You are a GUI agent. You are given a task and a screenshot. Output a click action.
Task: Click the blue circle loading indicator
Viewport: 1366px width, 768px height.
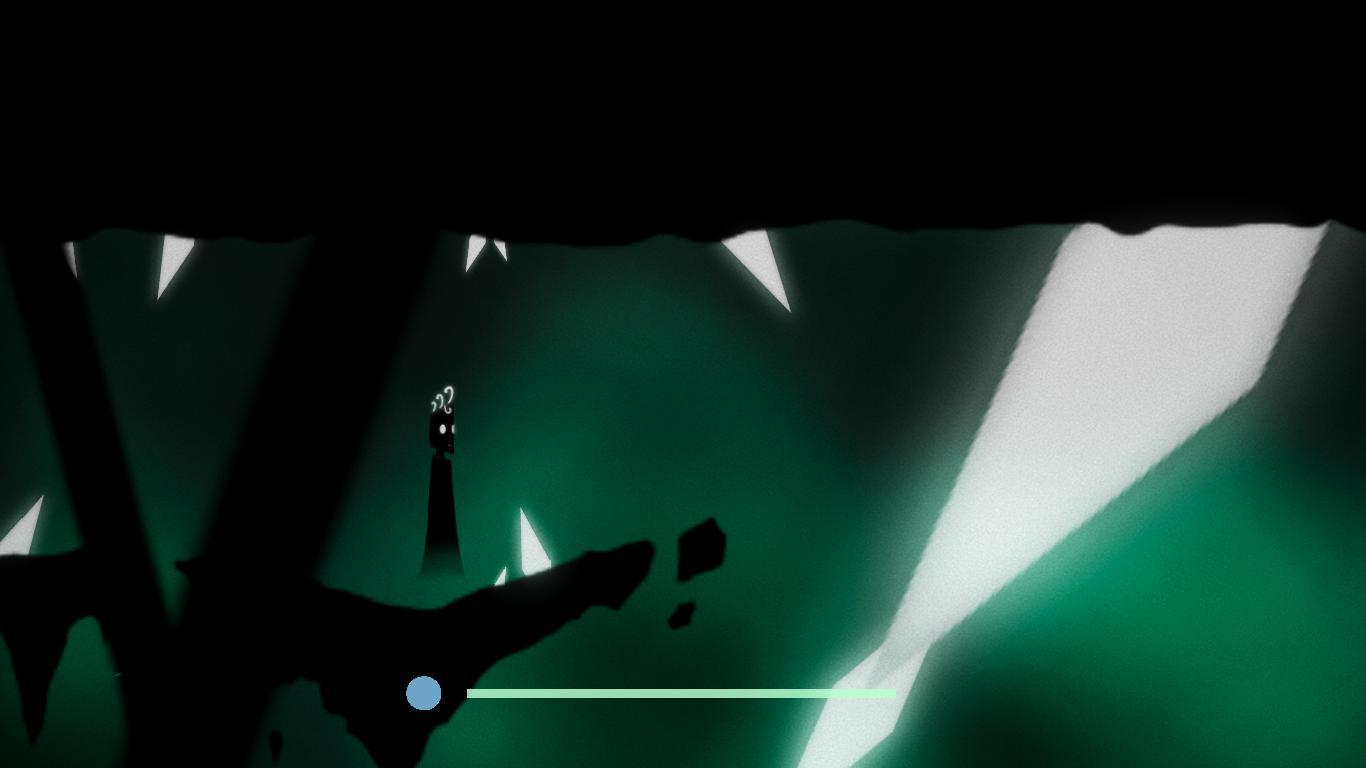424,693
